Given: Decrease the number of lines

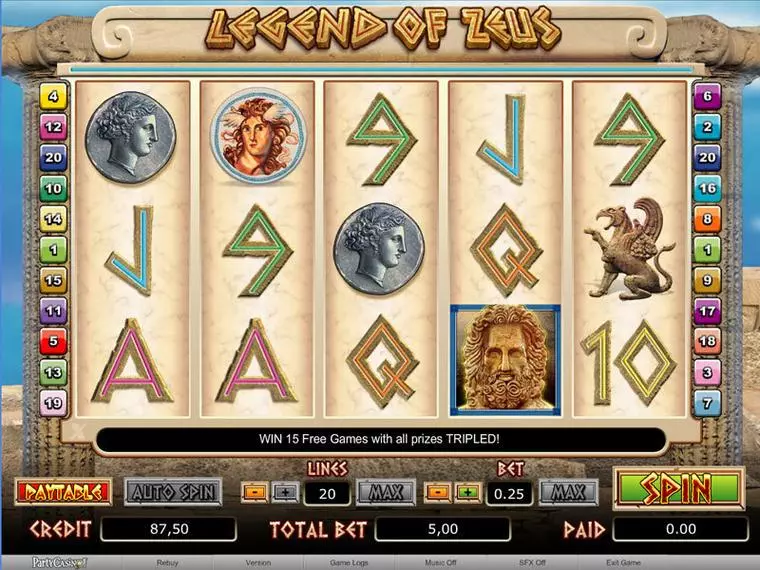Looking at the screenshot, I should click(x=254, y=493).
